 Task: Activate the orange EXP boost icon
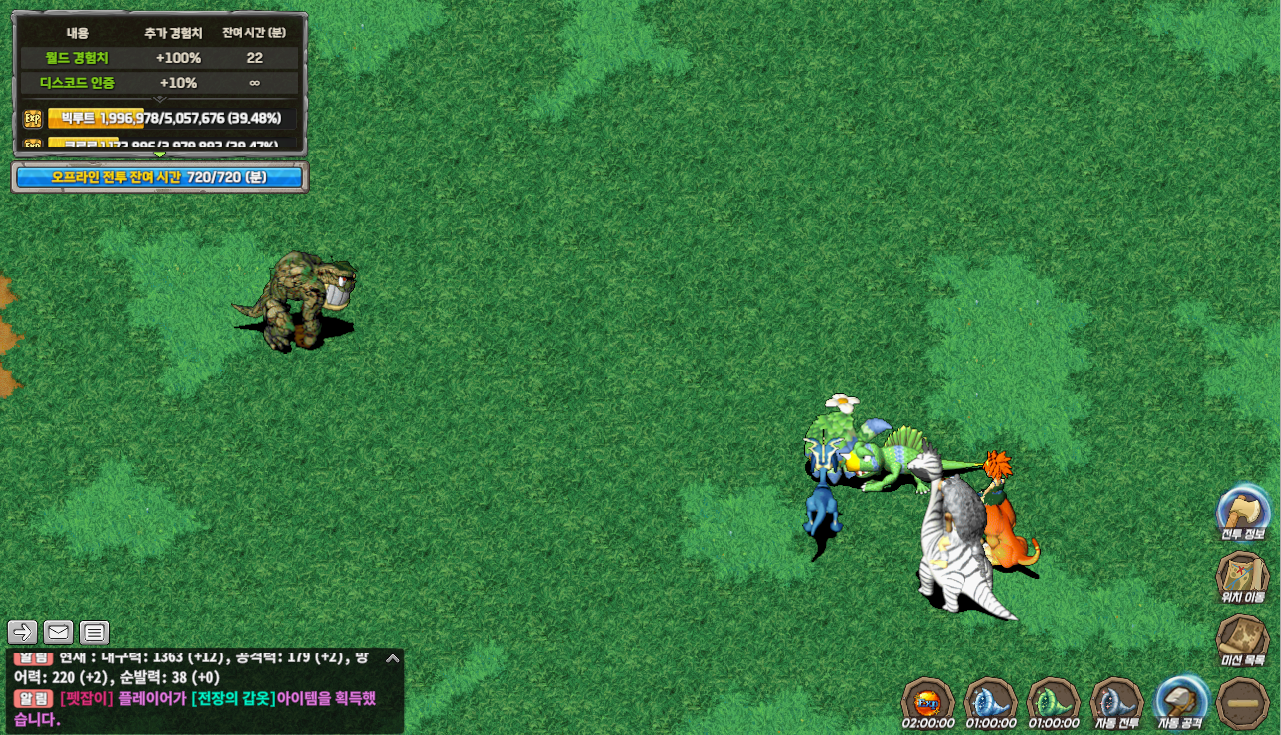(x=927, y=699)
